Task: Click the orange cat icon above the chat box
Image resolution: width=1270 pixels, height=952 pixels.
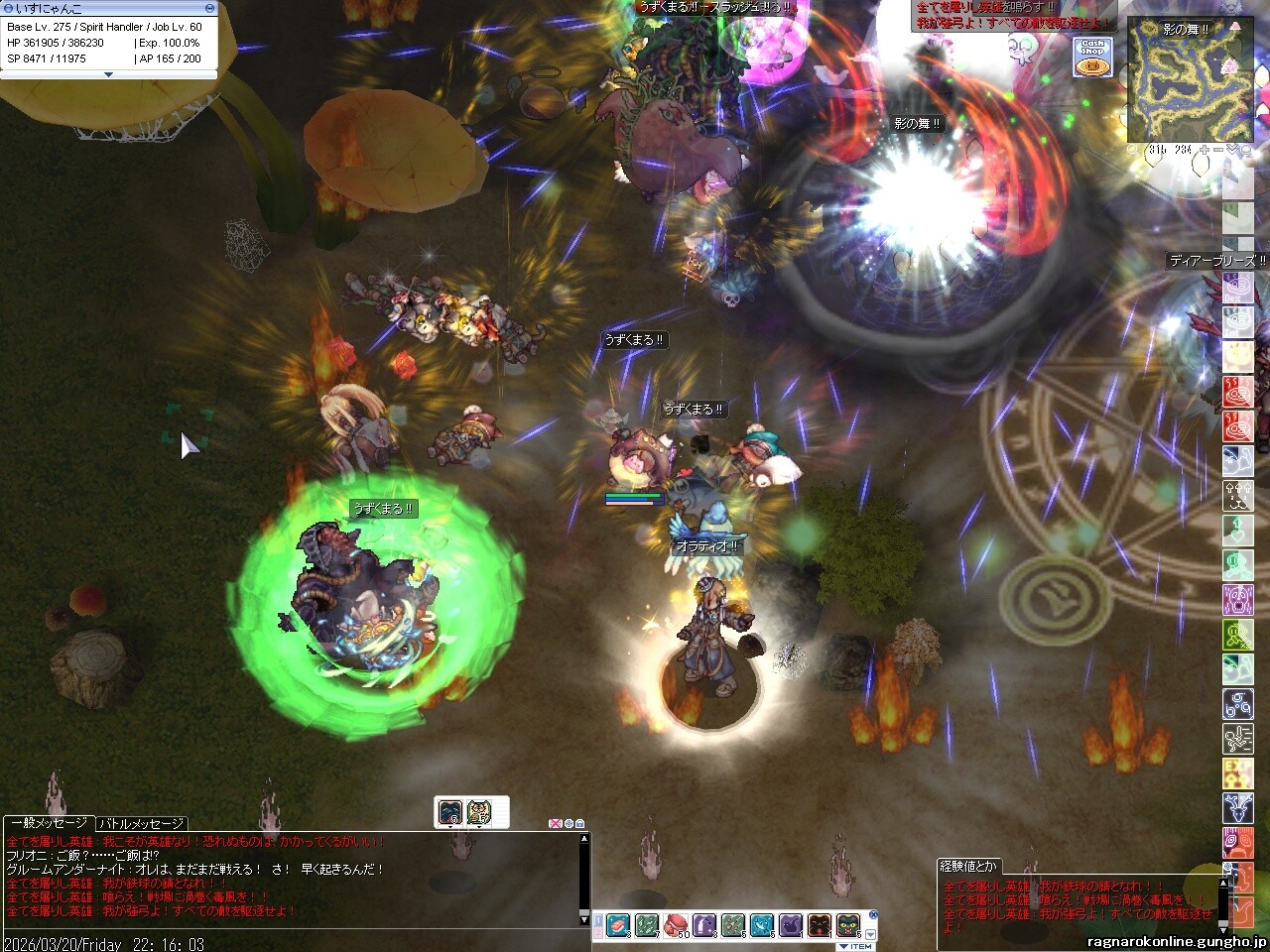Action: pos(480,812)
